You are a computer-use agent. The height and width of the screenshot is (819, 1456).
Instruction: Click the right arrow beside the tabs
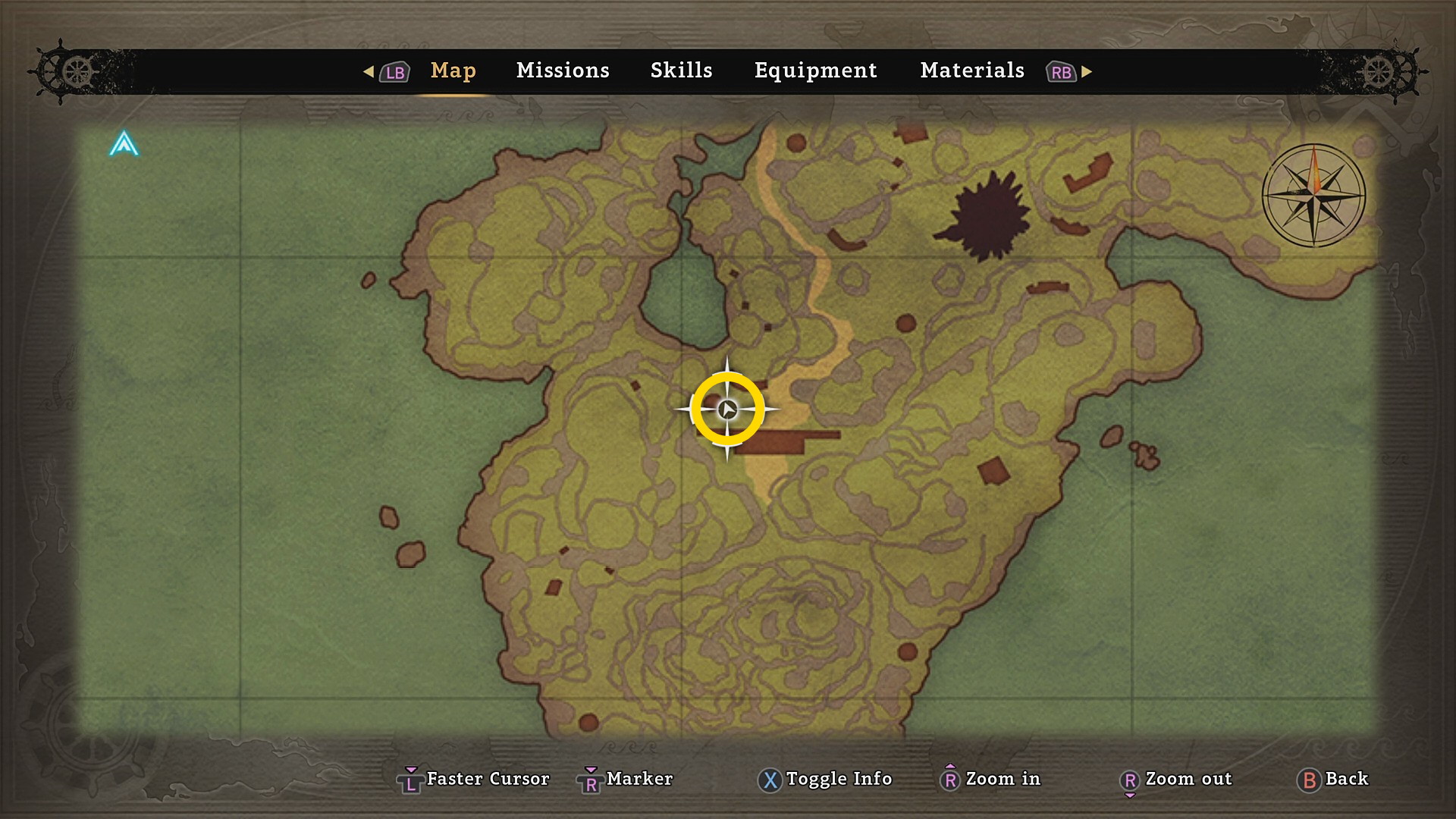click(x=1087, y=71)
